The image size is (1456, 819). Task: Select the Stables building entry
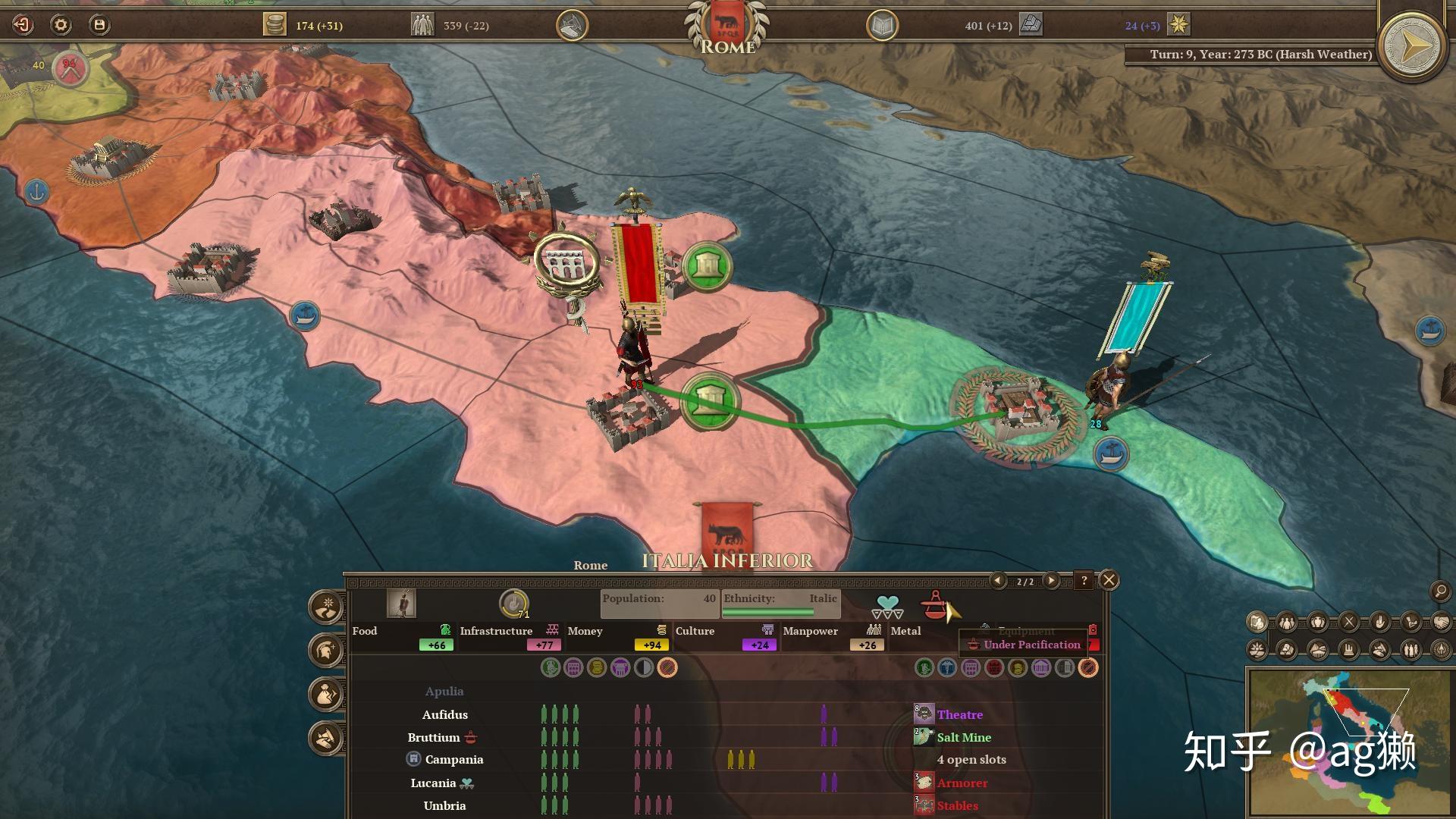pos(957,805)
